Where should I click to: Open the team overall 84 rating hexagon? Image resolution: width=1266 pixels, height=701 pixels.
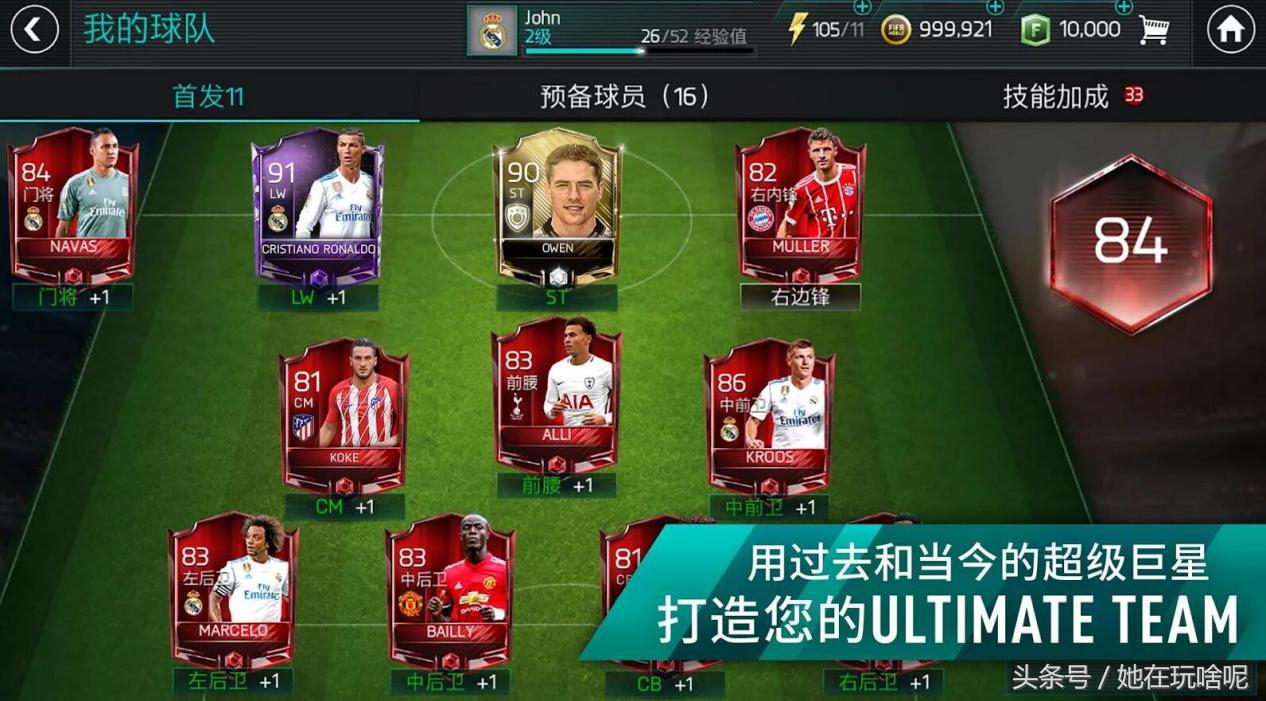pyautogui.click(x=1130, y=242)
